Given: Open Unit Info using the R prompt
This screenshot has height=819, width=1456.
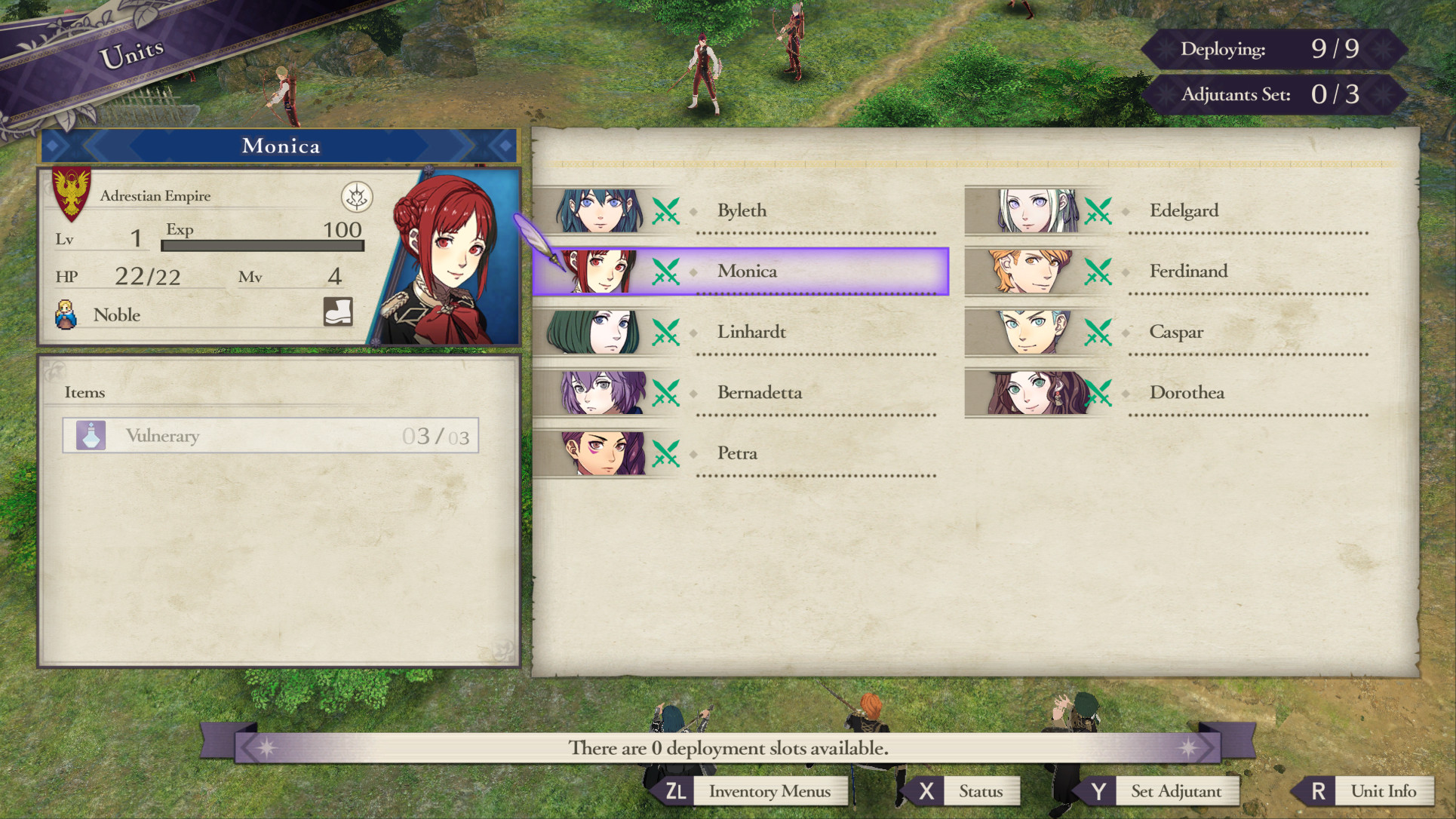Looking at the screenshot, I should click(1384, 792).
